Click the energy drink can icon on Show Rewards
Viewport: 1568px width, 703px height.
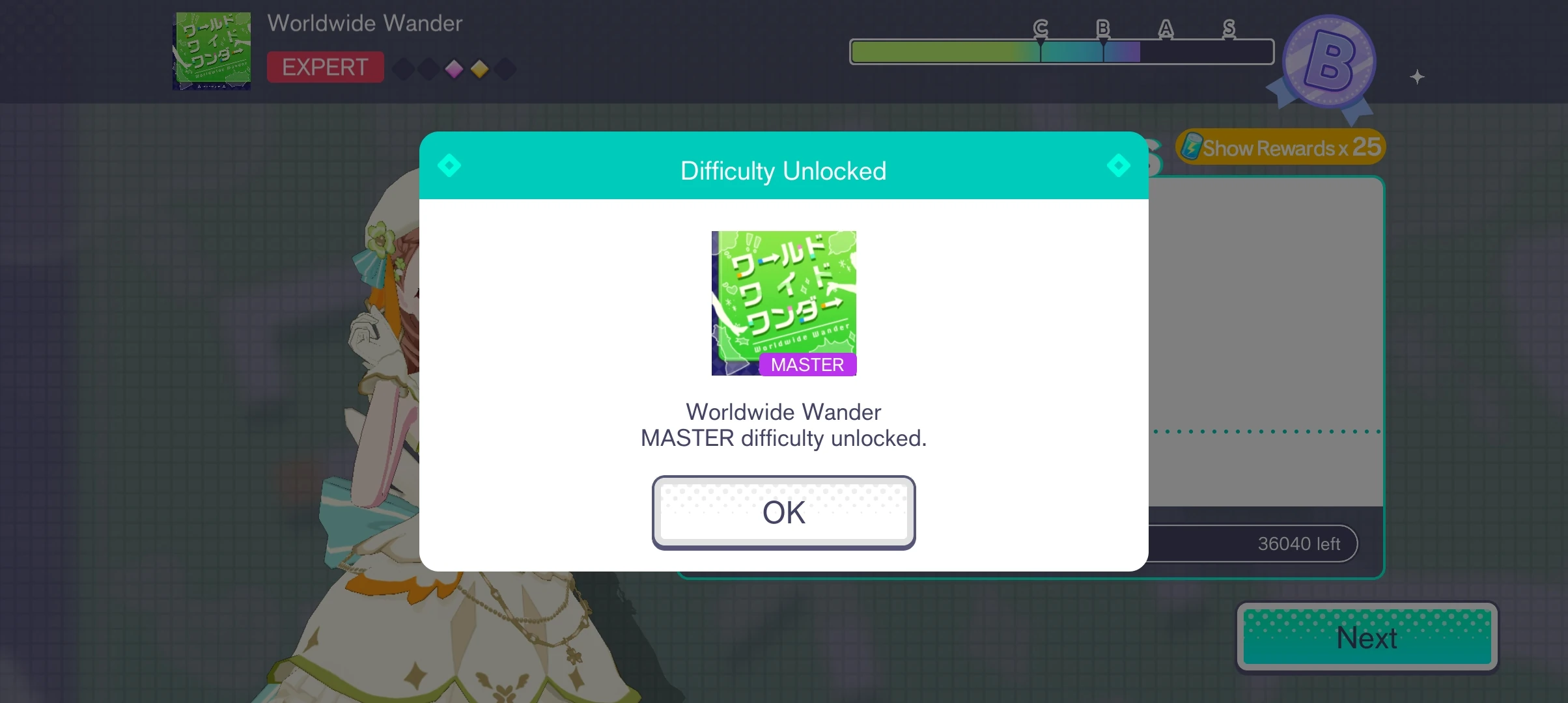1193,147
